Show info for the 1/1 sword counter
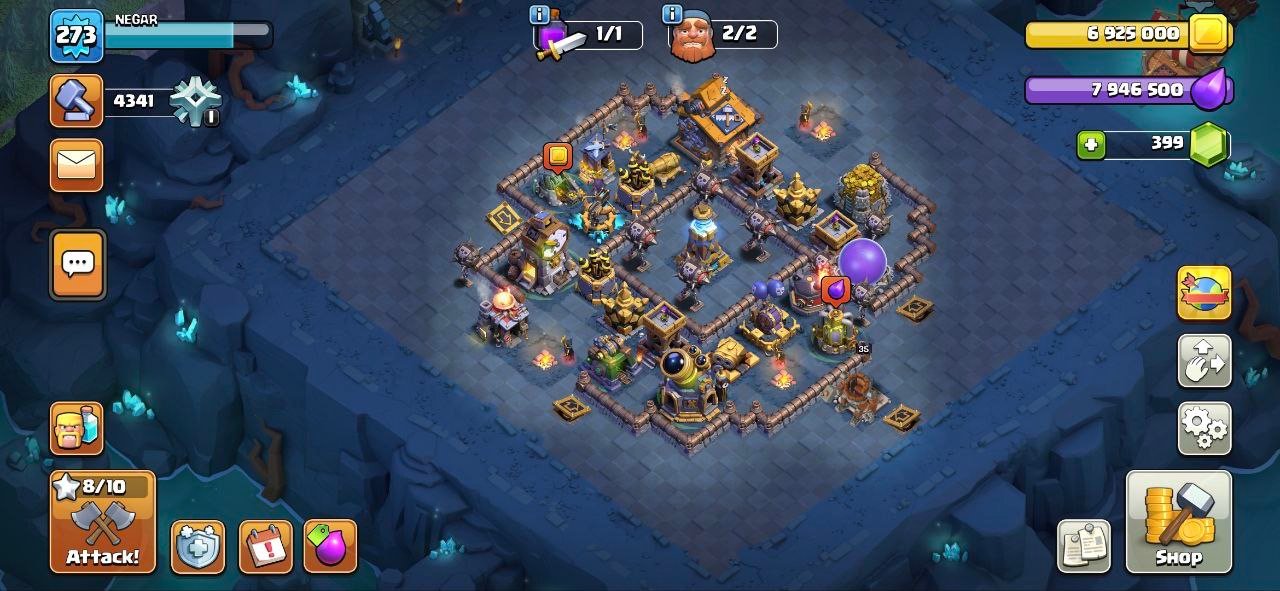Screen dimensions: 1280x591 click(540, 15)
